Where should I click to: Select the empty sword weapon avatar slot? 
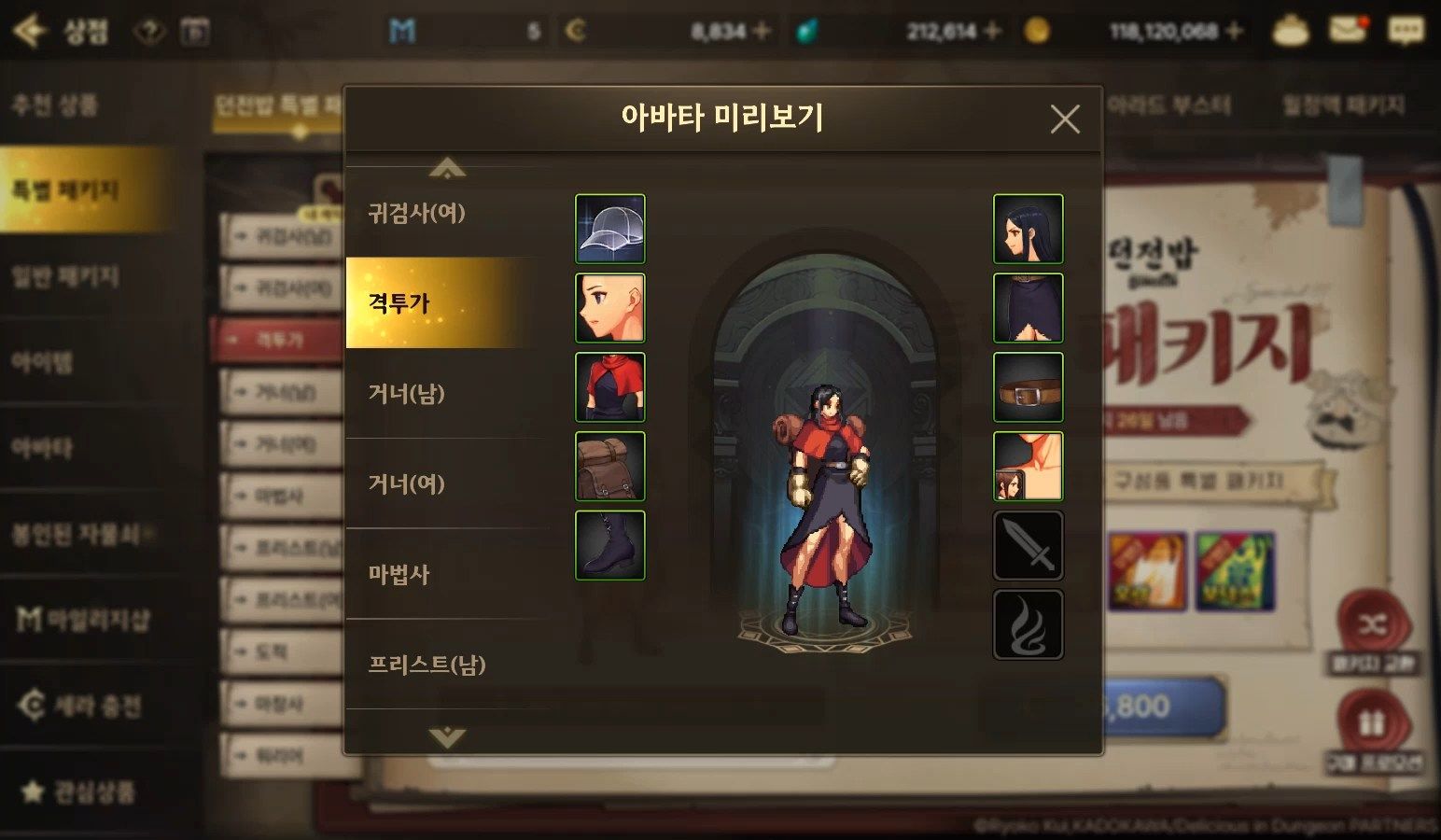tap(1028, 545)
